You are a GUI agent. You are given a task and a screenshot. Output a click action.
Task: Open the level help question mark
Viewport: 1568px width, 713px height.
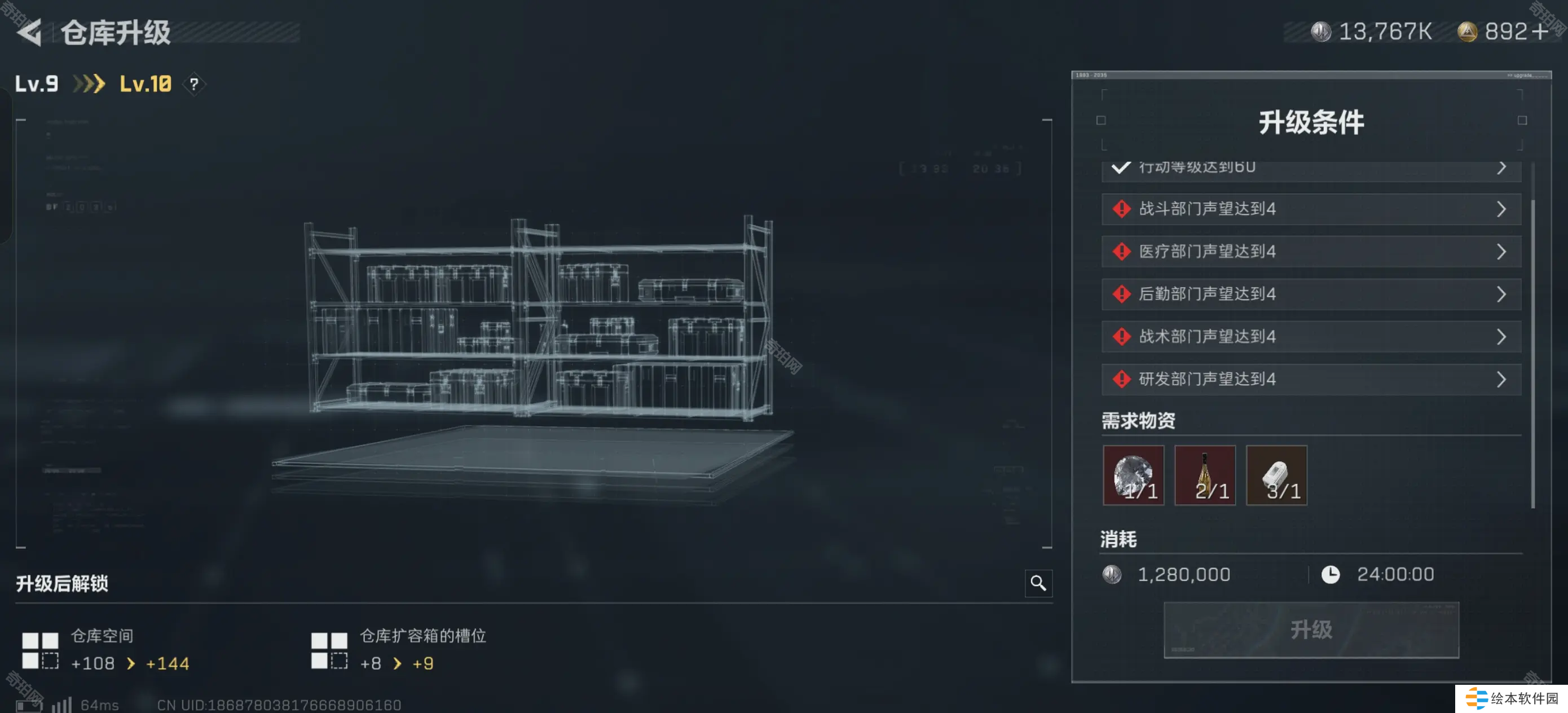pyautogui.click(x=193, y=84)
